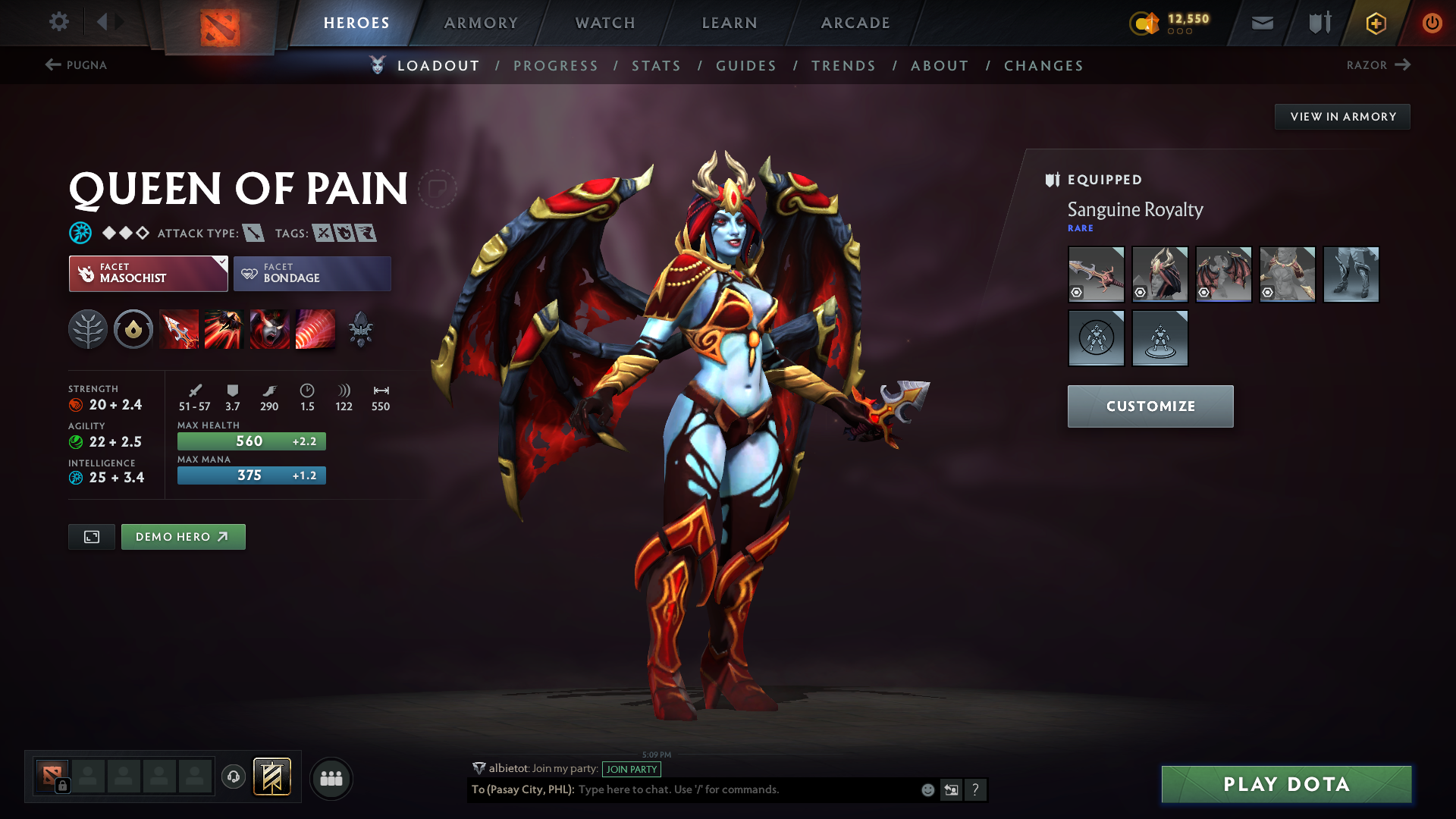Select the Bondage facet

tap(312, 274)
